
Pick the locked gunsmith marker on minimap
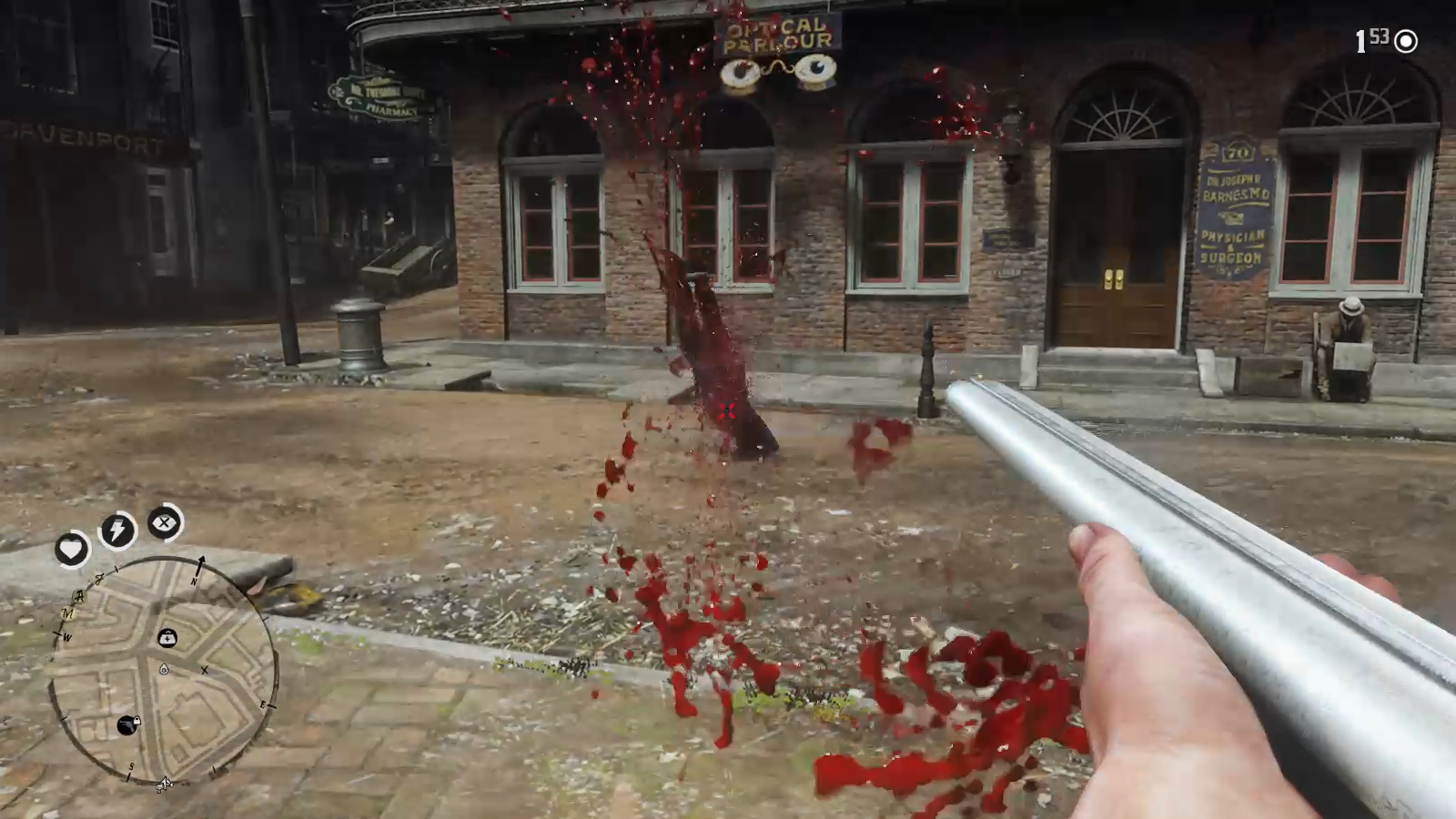point(129,725)
